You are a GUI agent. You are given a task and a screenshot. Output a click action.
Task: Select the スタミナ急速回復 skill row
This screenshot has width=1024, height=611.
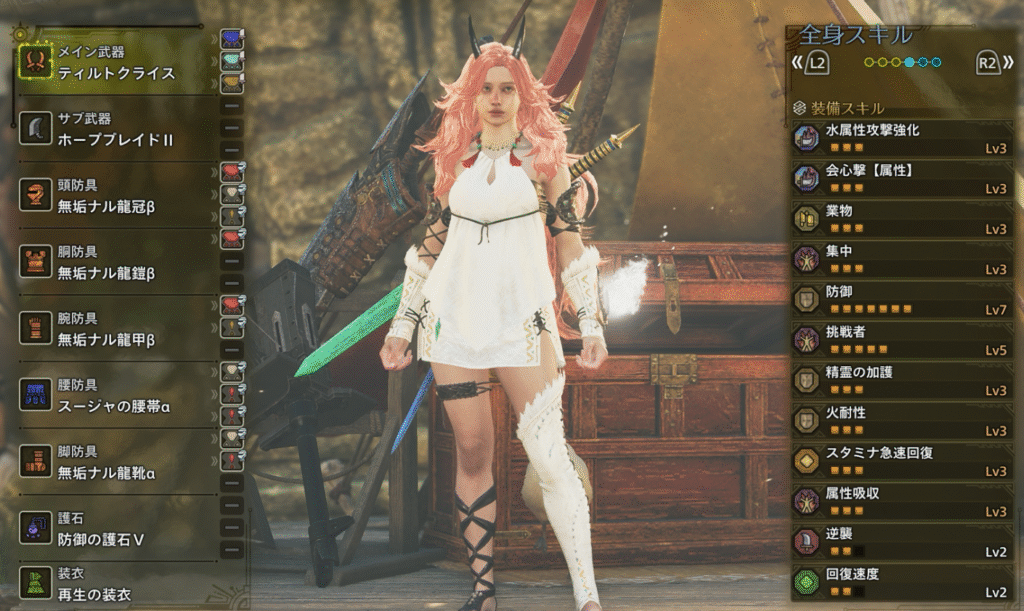point(899,460)
